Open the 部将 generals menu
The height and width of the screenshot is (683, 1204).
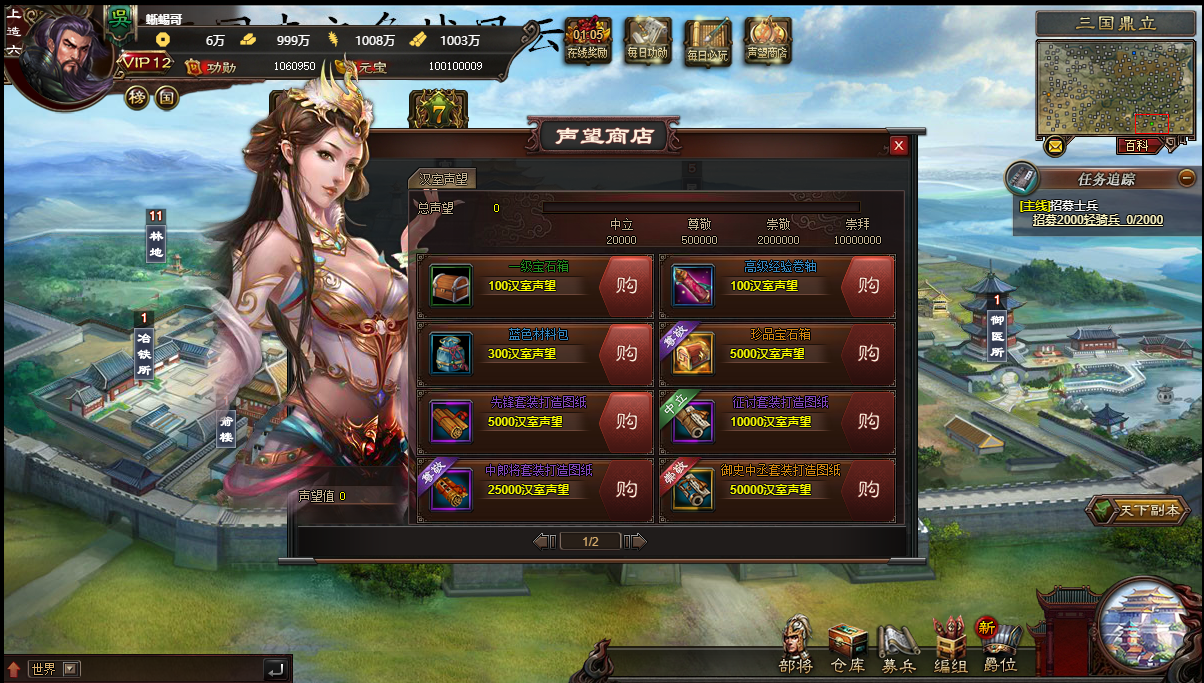click(x=797, y=645)
